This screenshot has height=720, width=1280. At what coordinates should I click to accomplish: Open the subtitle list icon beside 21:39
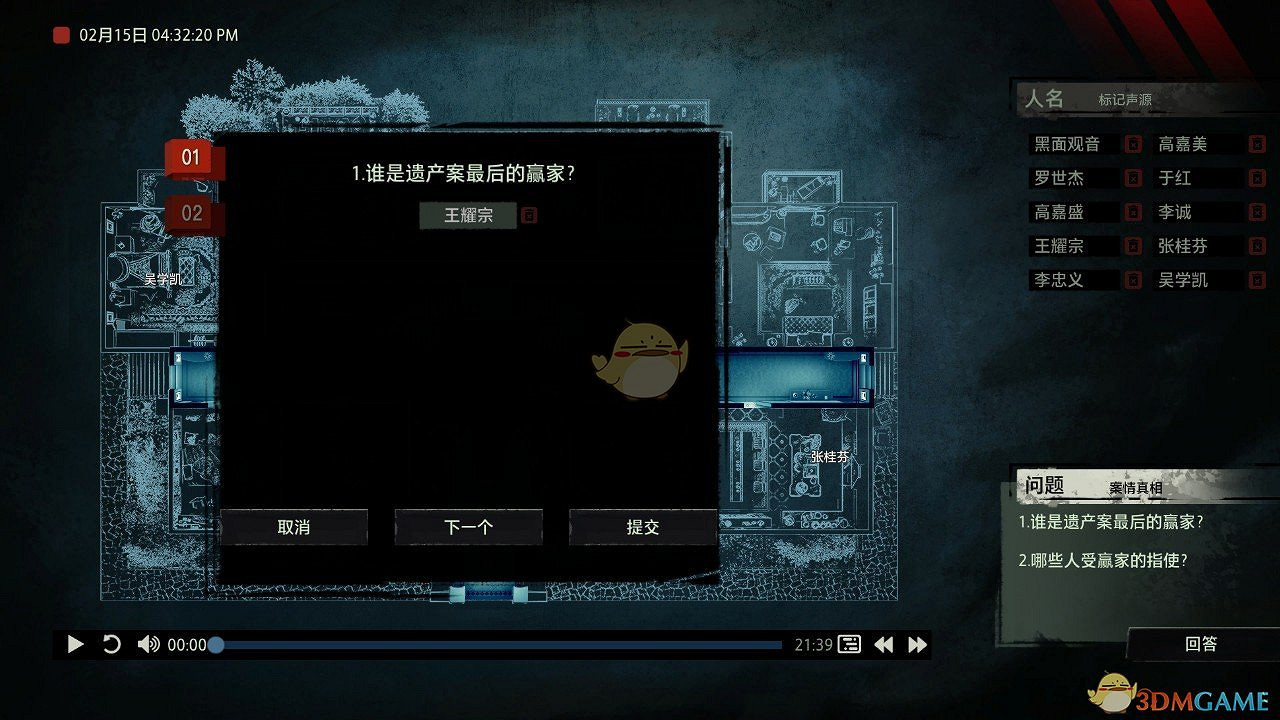pos(848,644)
